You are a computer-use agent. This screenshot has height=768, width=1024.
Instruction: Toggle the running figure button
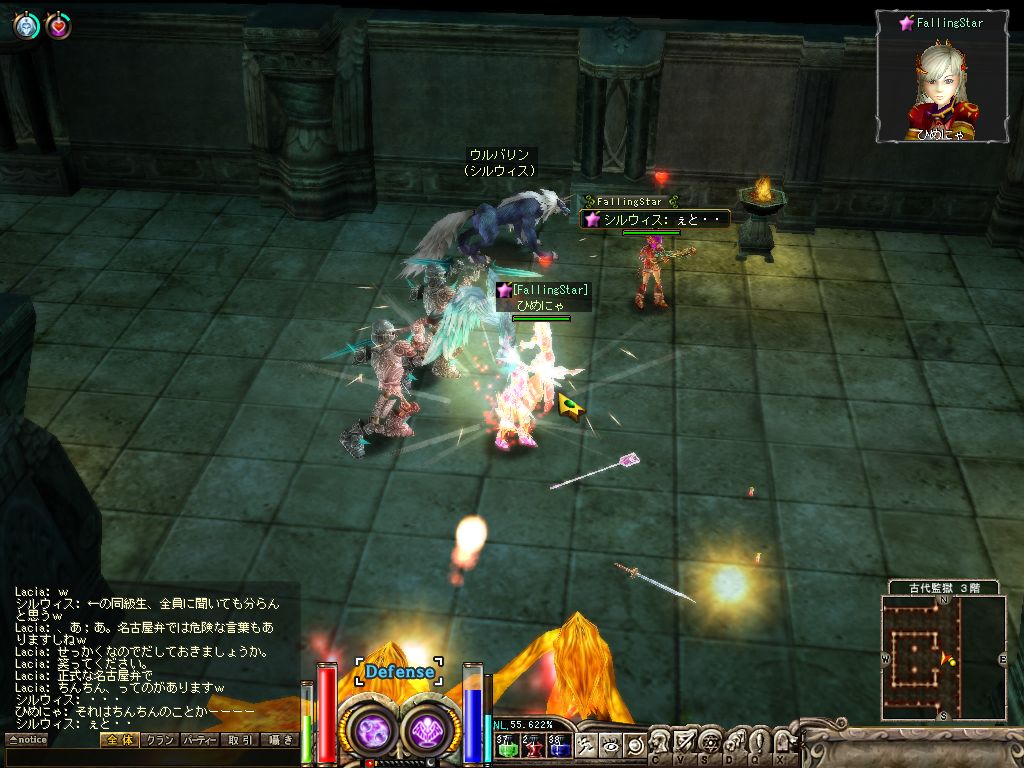coord(588,745)
